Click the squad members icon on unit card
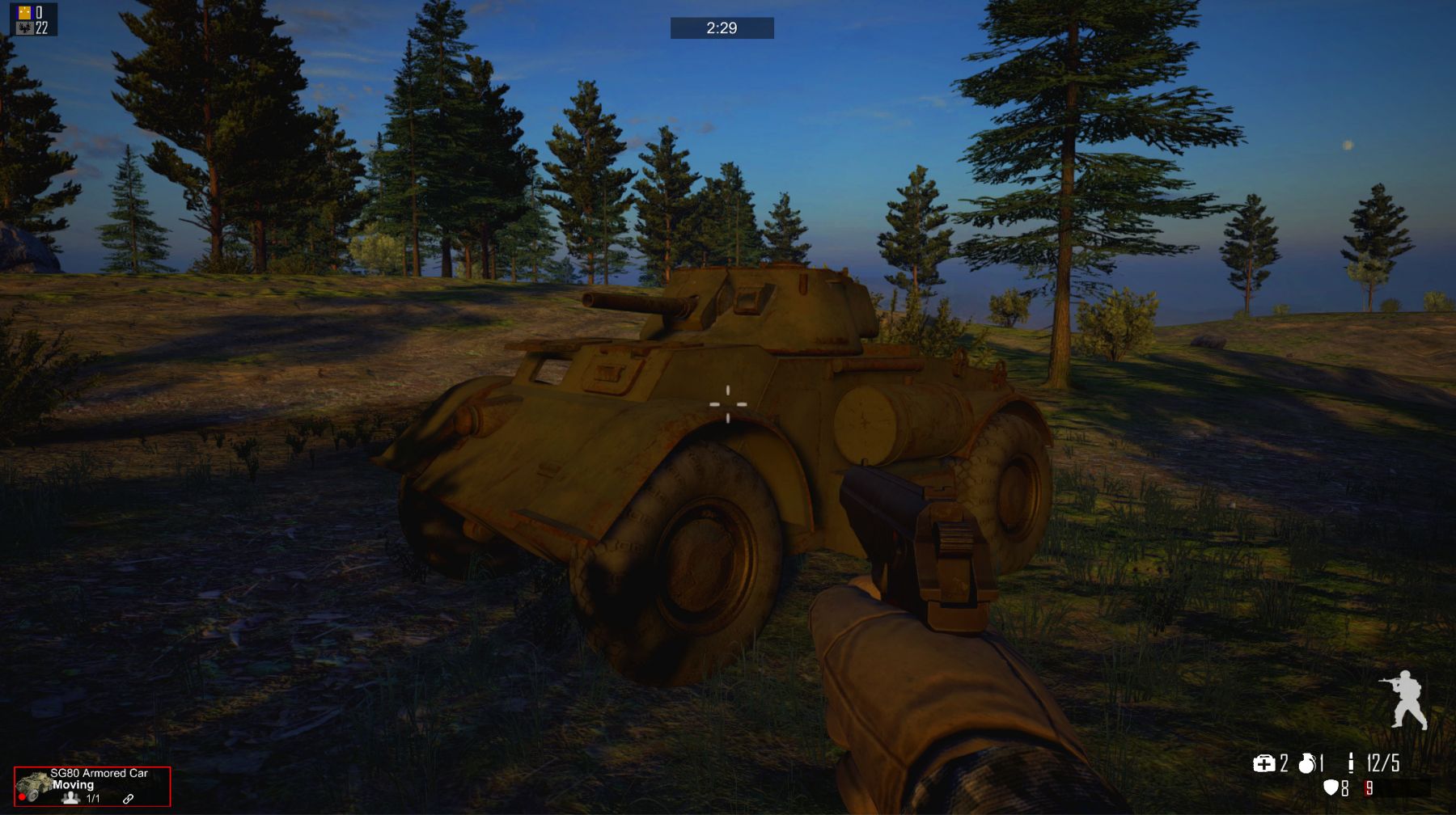This screenshot has width=1456, height=815. (x=71, y=798)
